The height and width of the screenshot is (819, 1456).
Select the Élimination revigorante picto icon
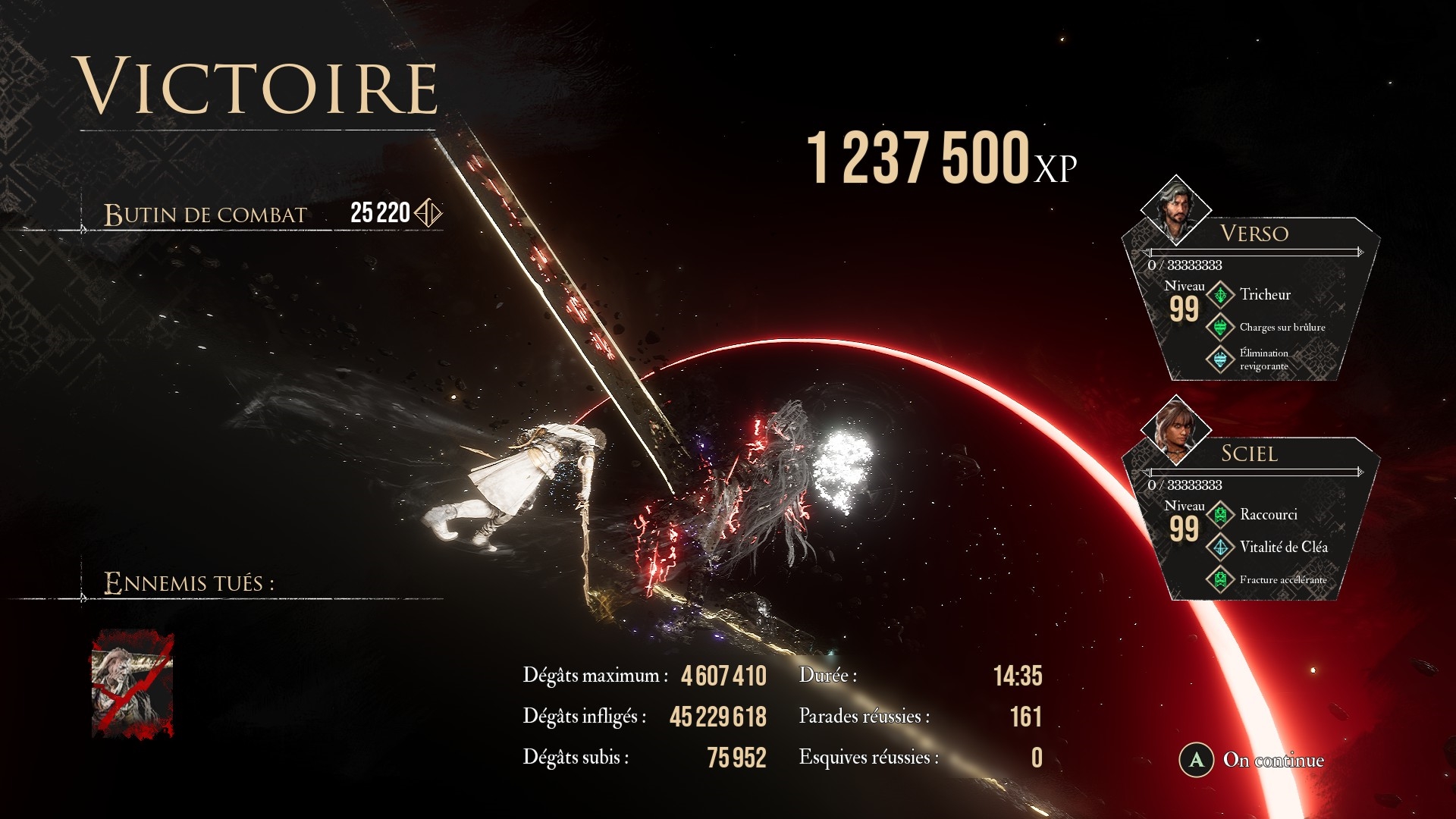pos(1220,359)
